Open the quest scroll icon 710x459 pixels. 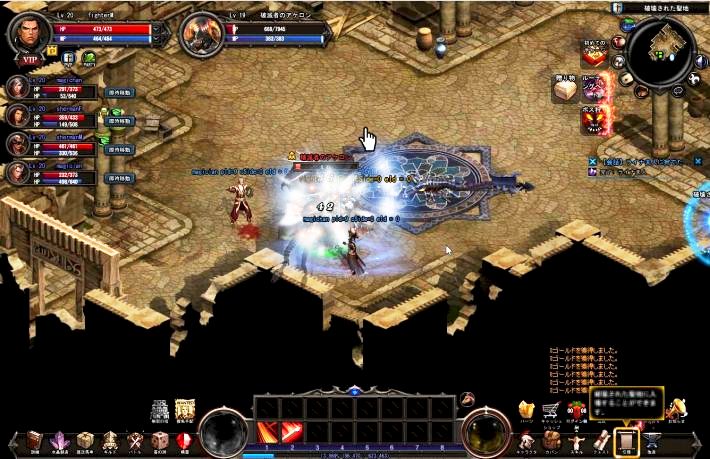click(x=602, y=440)
